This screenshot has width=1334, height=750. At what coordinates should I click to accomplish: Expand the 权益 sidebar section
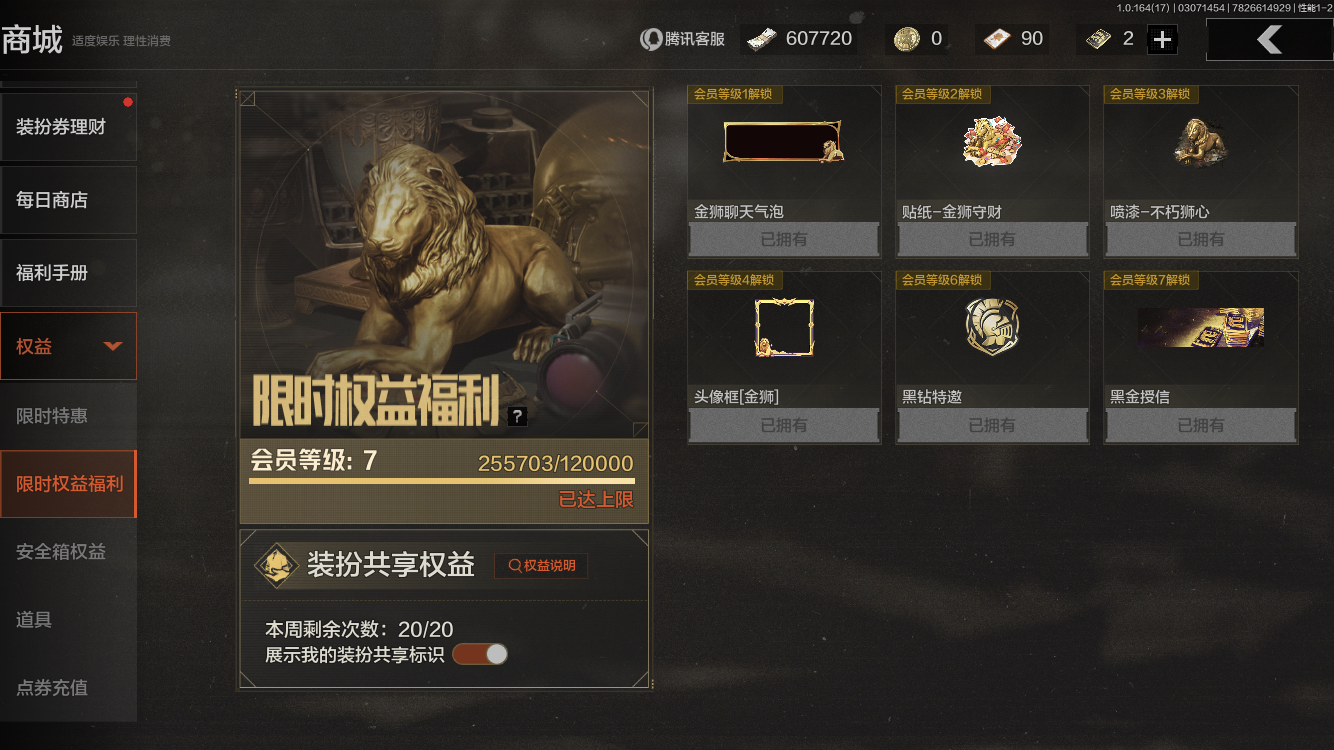[68, 345]
